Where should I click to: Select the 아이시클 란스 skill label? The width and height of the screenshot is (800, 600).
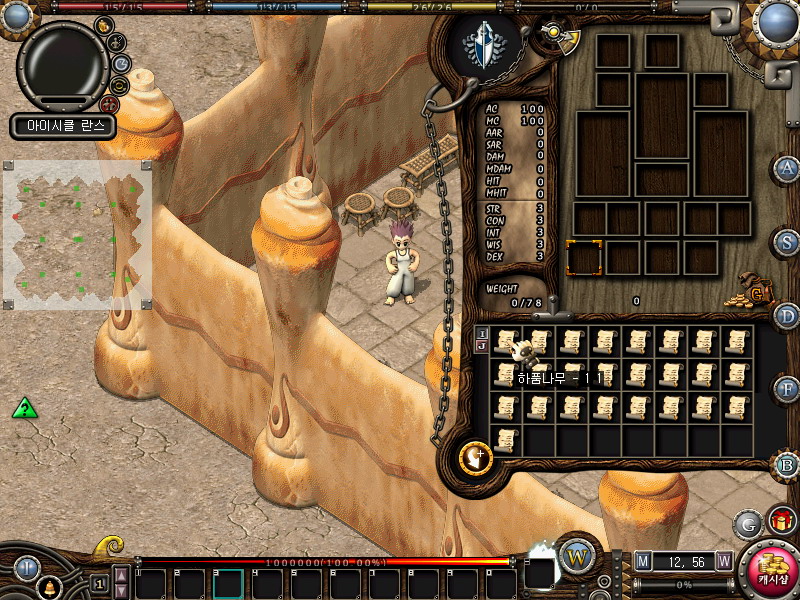[64, 126]
